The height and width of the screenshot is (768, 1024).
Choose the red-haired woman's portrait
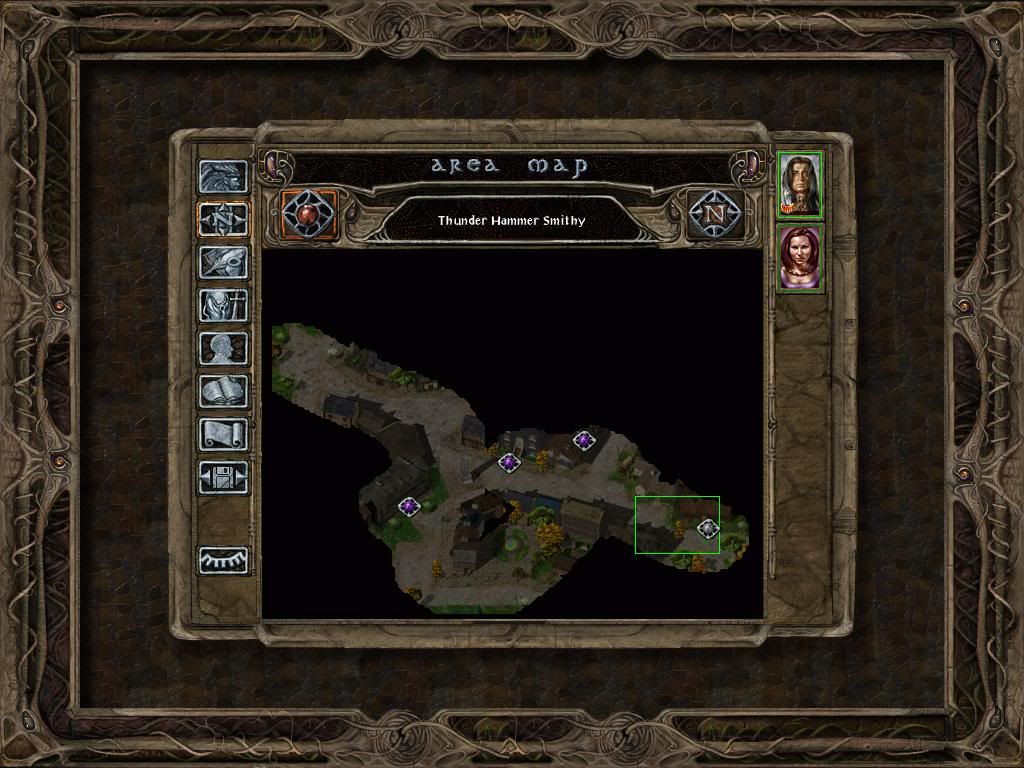(800, 258)
